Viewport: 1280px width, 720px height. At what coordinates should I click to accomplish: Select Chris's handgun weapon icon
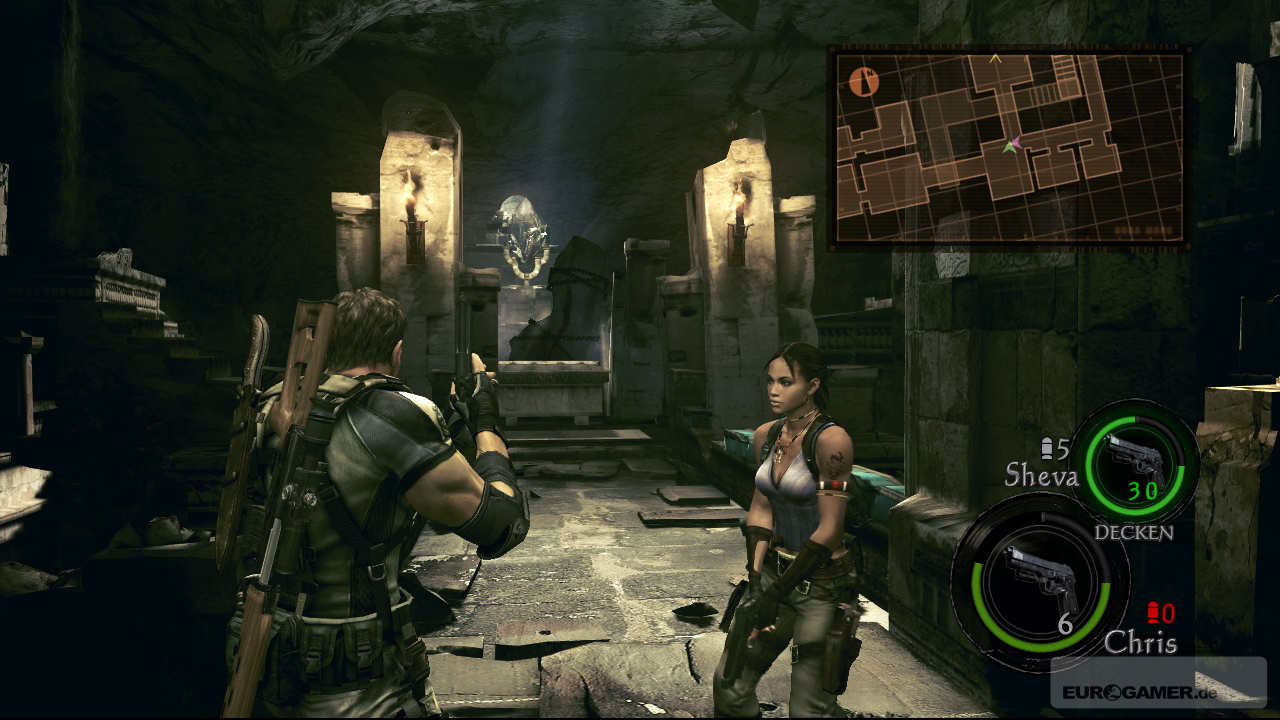tap(1040, 580)
